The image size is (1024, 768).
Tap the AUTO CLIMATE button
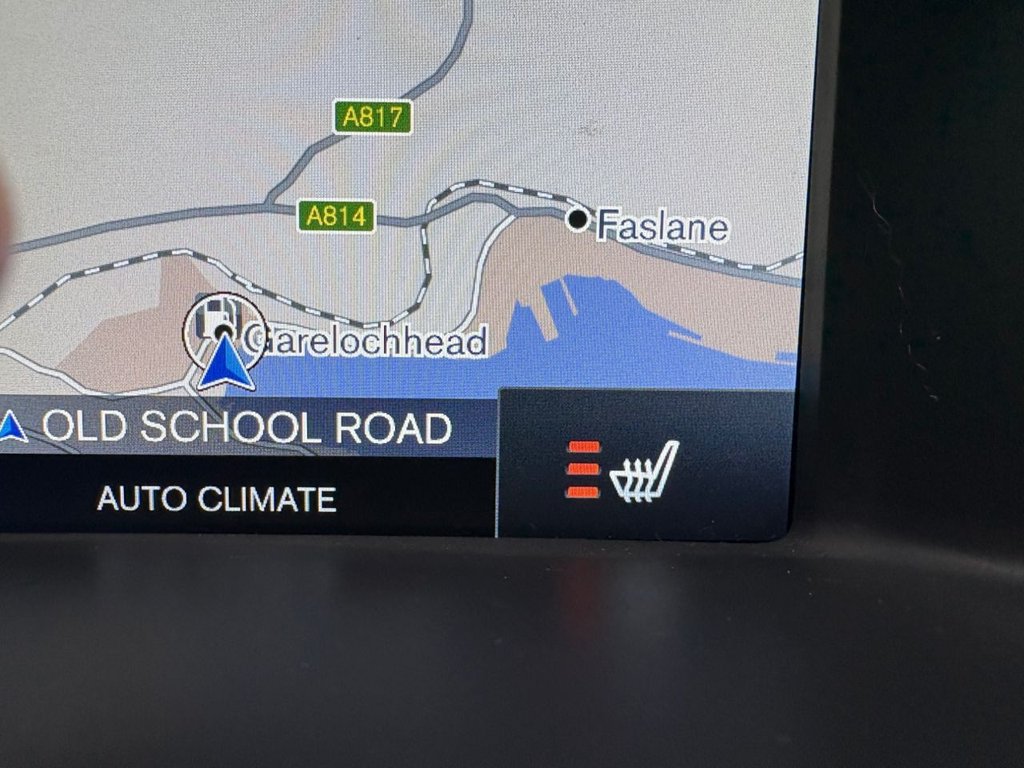(217, 499)
